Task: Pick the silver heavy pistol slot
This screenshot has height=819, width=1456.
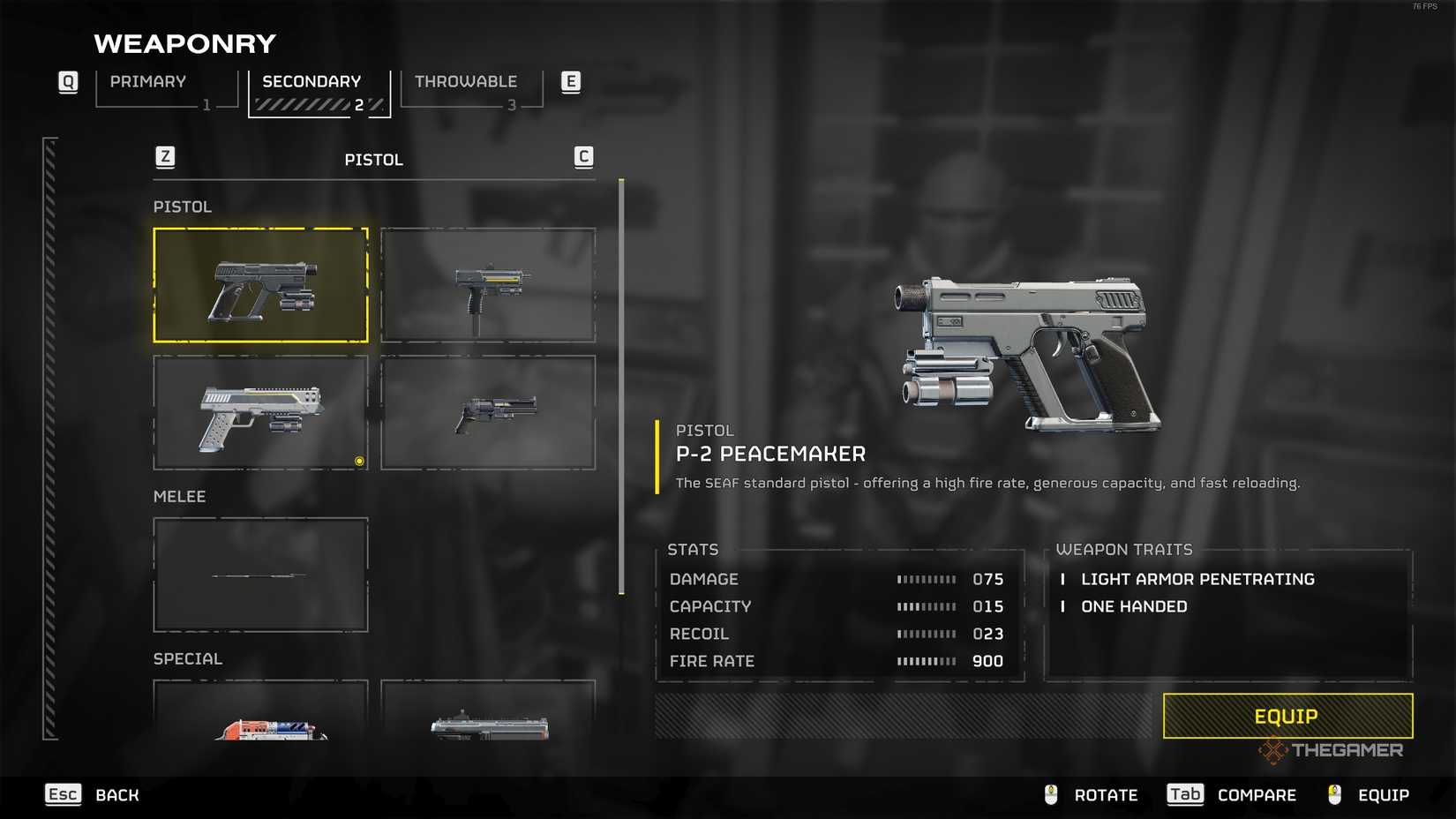Action: point(260,412)
